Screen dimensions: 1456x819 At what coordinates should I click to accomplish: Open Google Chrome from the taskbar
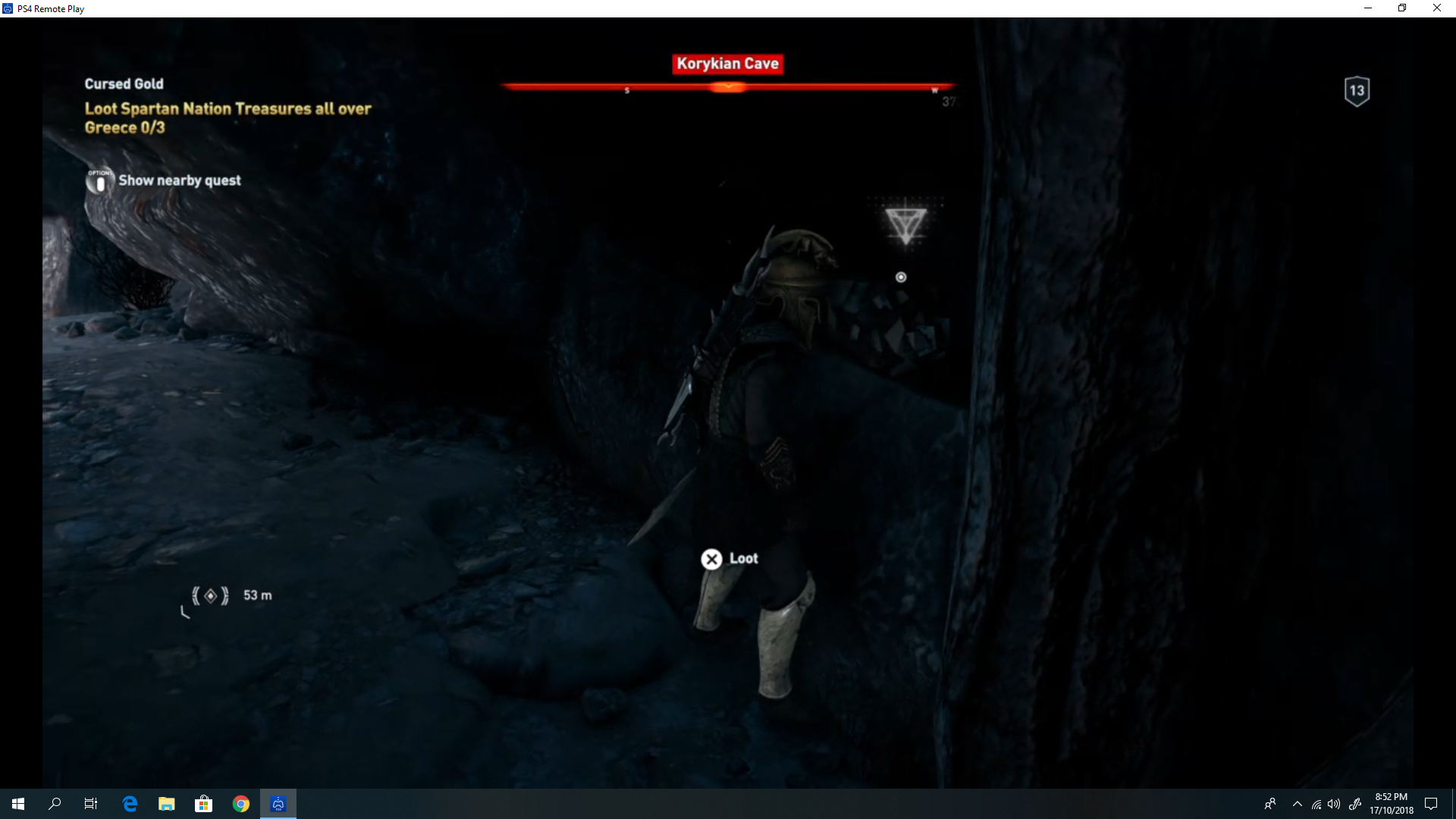tap(241, 803)
